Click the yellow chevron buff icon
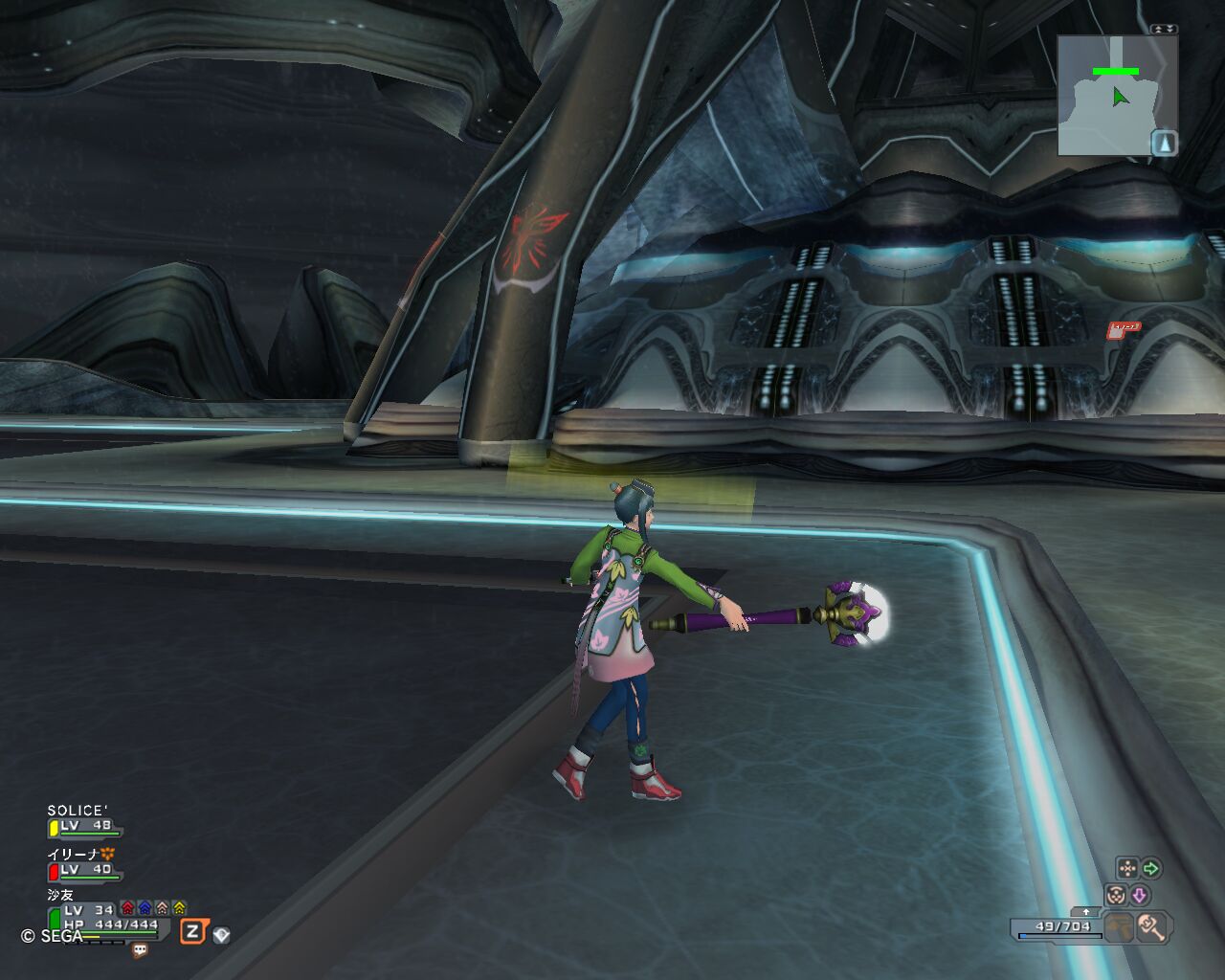This screenshot has width=1225, height=980. pyautogui.click(x=179, y=907)
